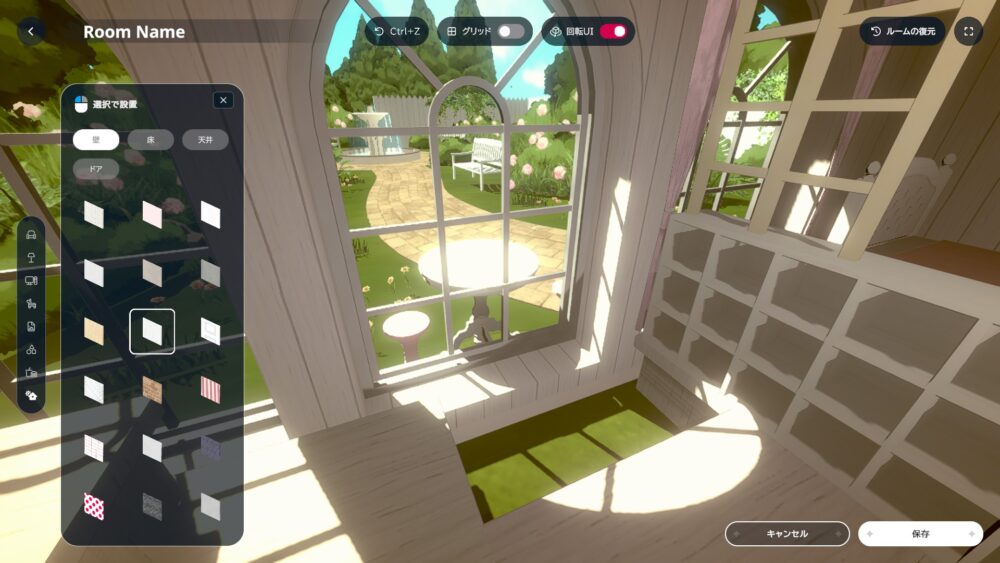The width and height of the screenshot is (1000, 563).
Task: Save the room with 保存
Action: click(920, 534)
